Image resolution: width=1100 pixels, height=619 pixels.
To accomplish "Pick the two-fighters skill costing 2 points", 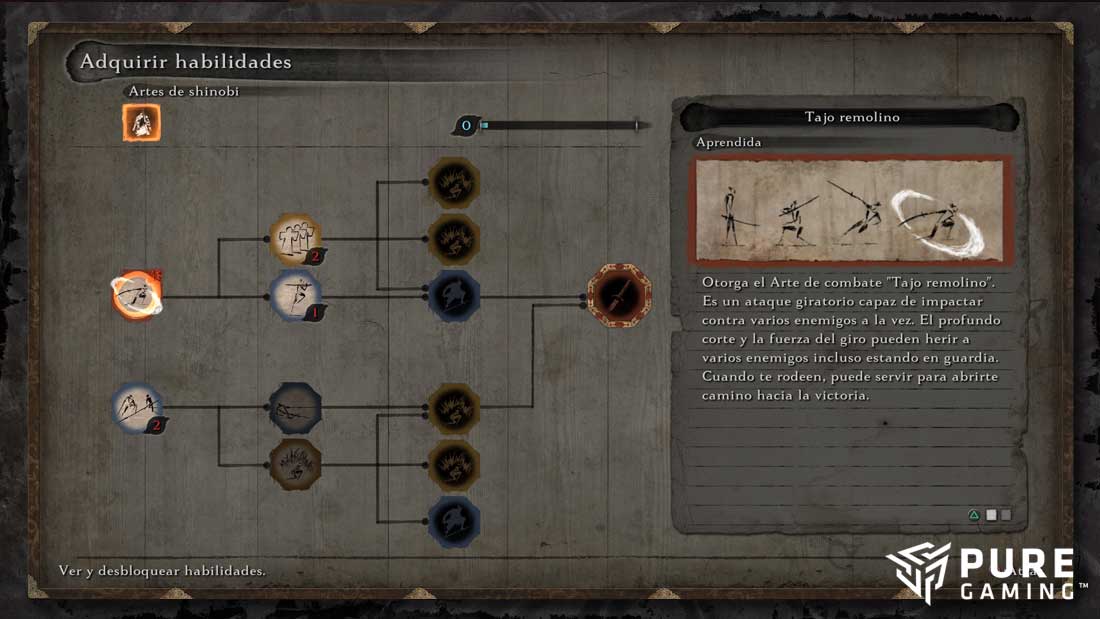I will (137, 408).
